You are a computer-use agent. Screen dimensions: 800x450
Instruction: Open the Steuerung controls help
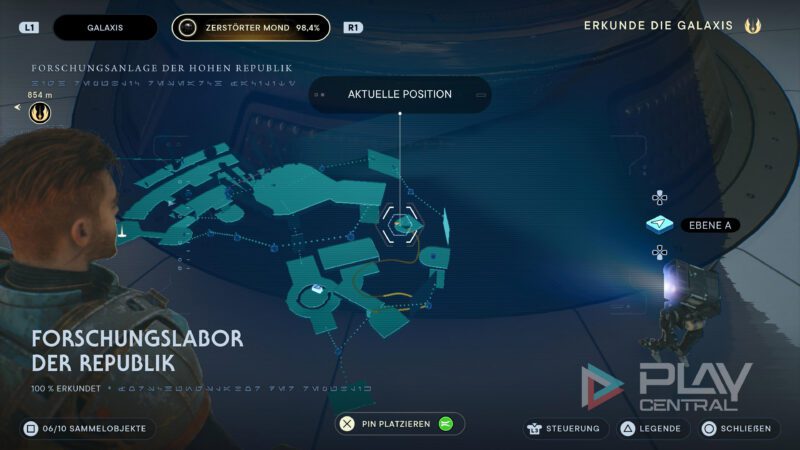(566, 428)
